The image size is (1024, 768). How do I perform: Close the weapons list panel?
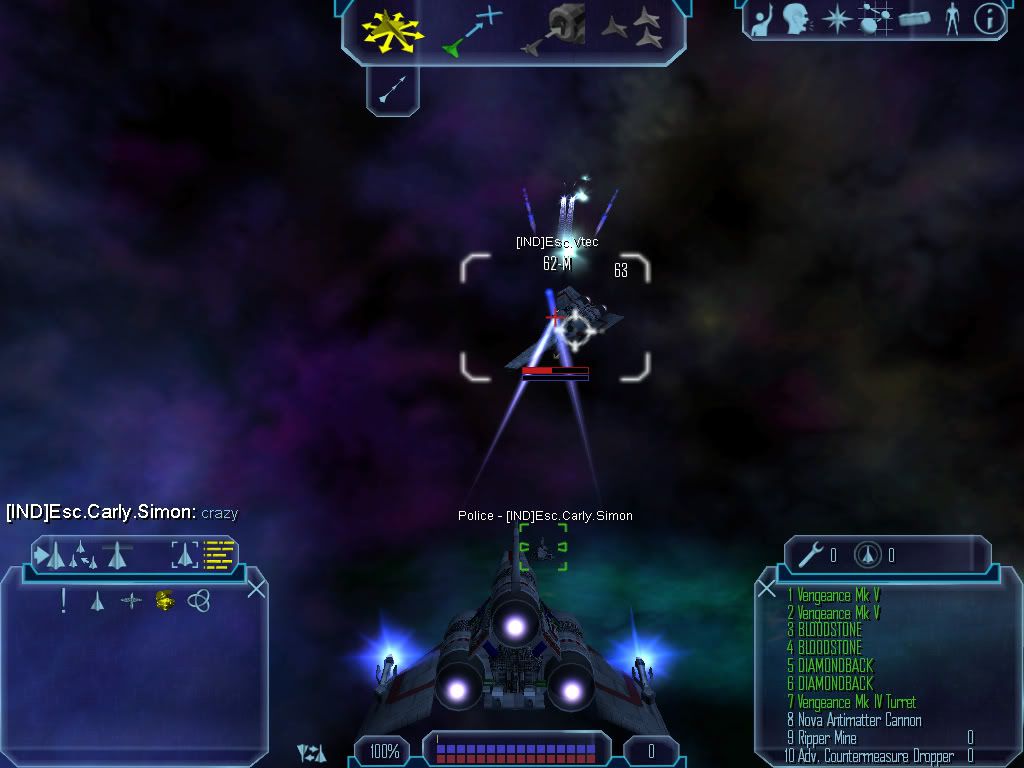(767, 588)
